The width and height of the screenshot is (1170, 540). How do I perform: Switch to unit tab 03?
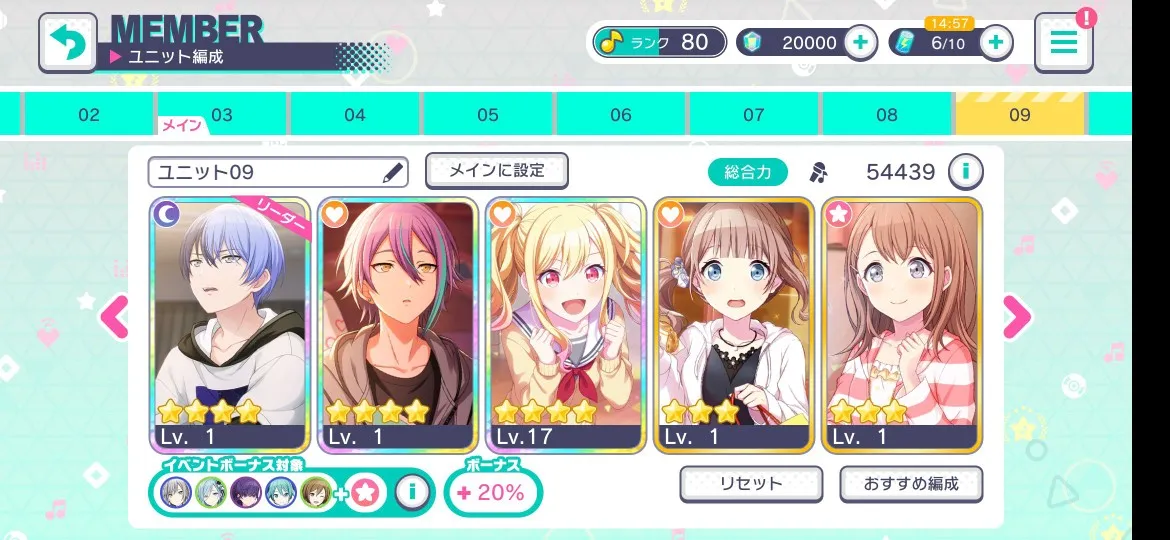pos(222,115)
